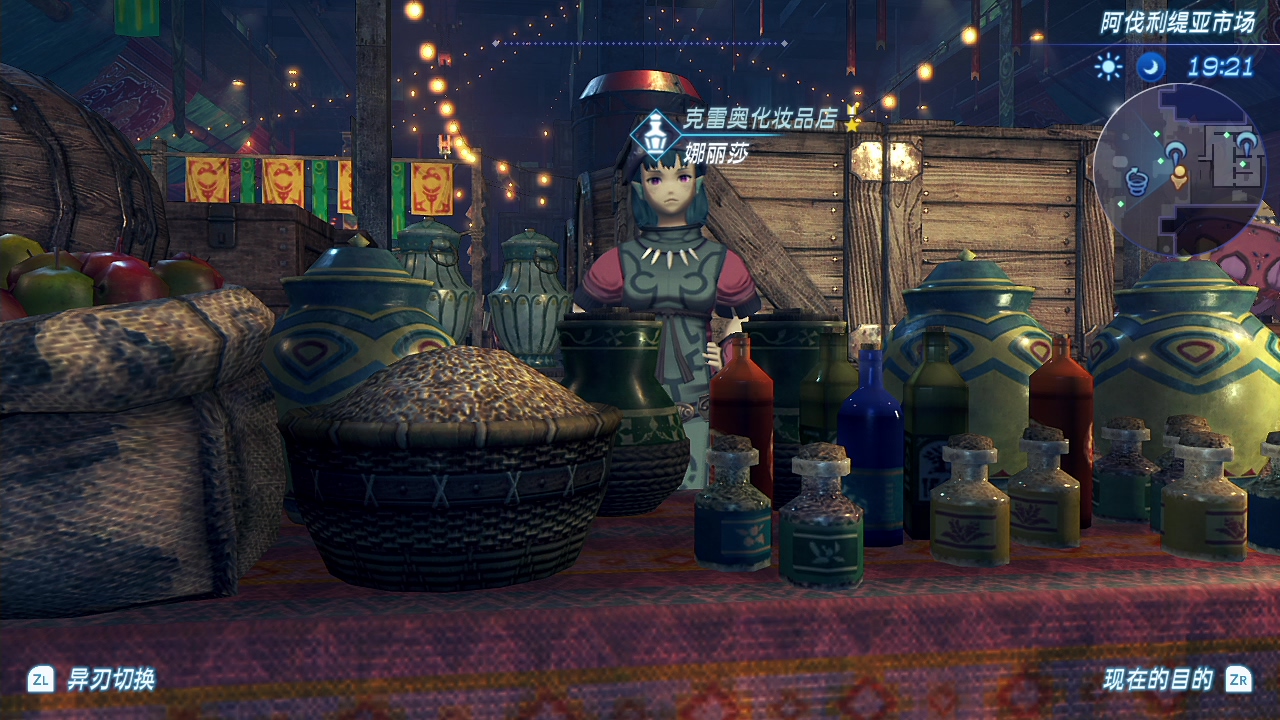Choose the 异刃切换 blade switch option

[x=110, y=680]
